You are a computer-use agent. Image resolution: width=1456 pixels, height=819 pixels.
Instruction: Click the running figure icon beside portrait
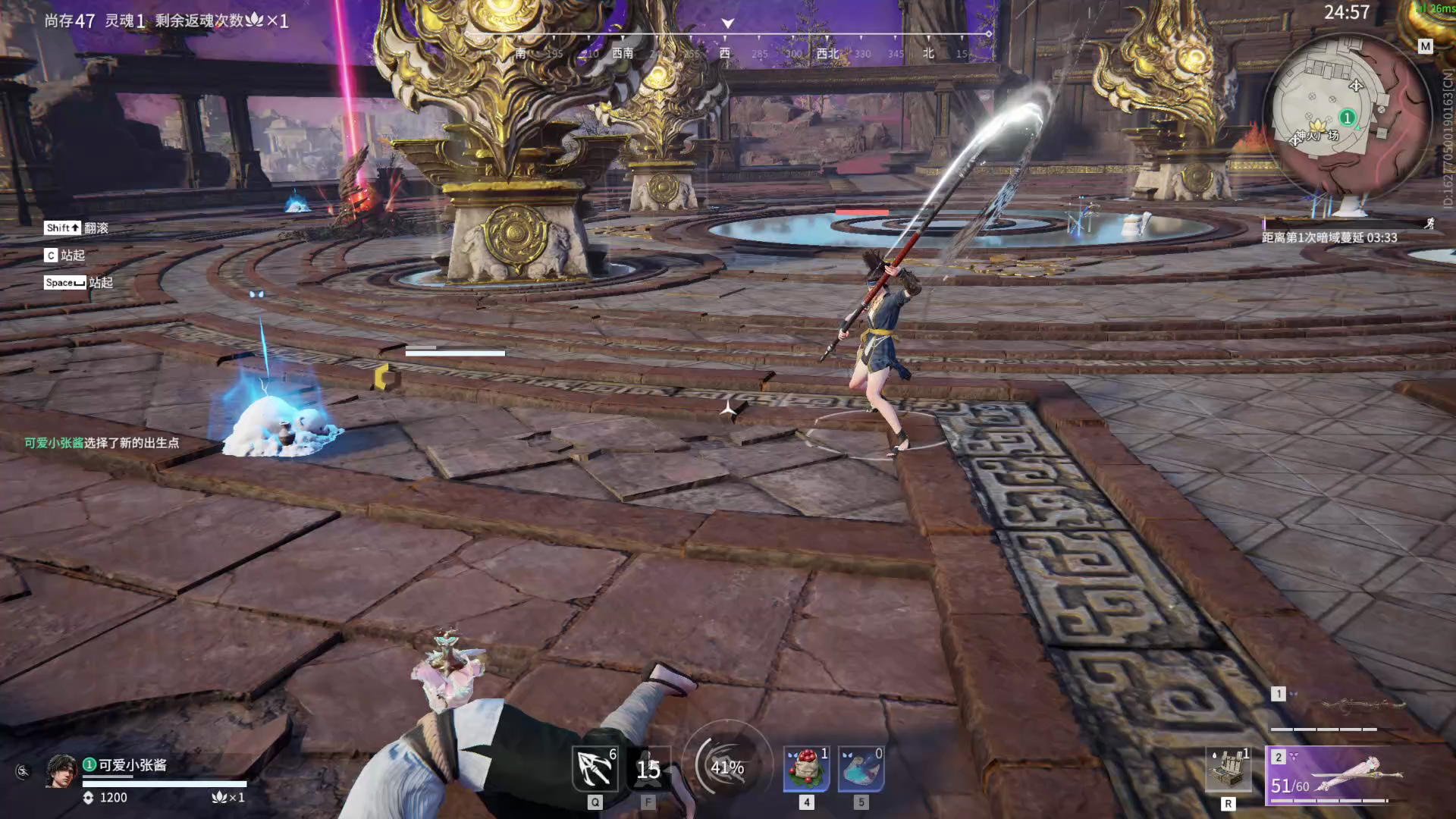24,772
